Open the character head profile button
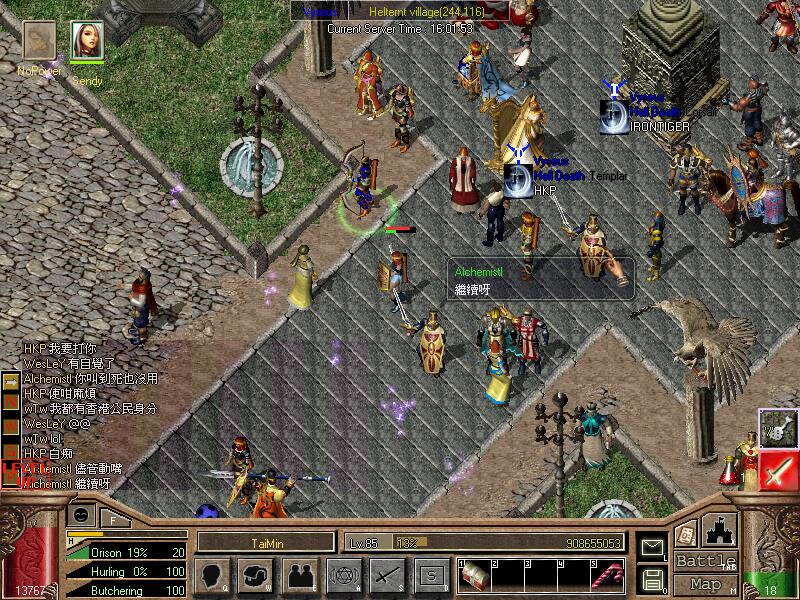The width and height of the screenshot is (800, 600). click(x=214, y=575)
